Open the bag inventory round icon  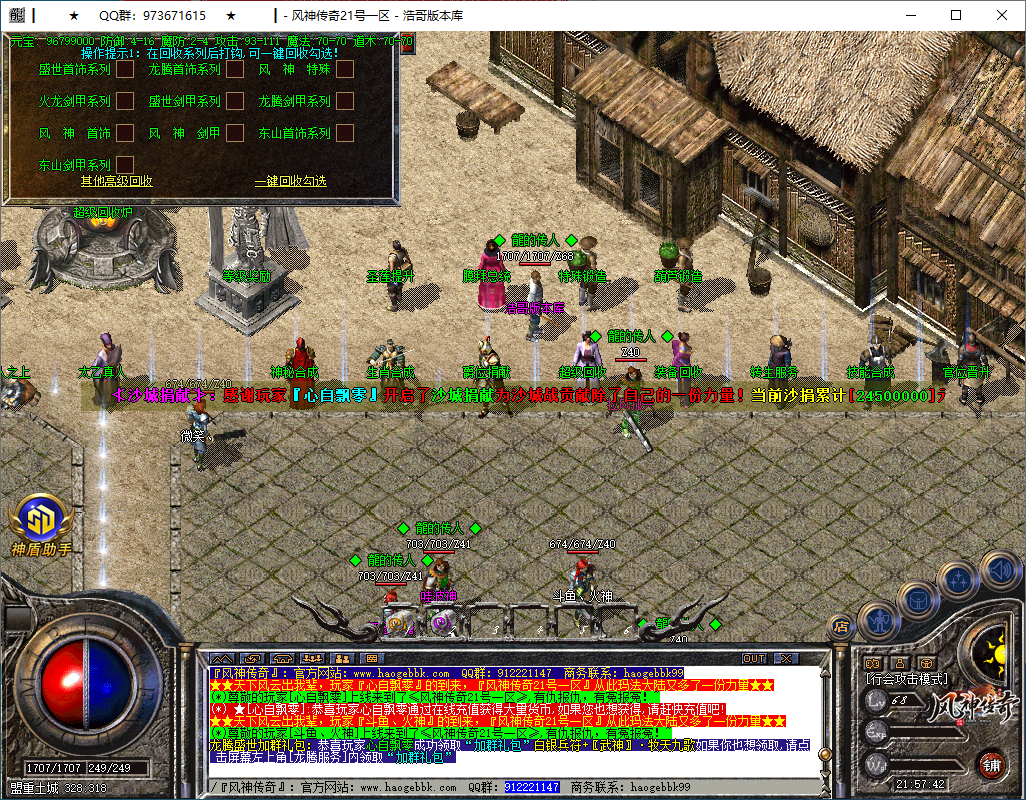915,600
